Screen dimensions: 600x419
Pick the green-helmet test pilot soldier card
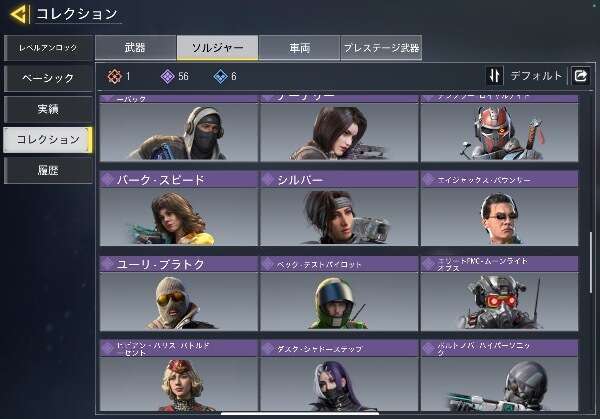point(338,293)
